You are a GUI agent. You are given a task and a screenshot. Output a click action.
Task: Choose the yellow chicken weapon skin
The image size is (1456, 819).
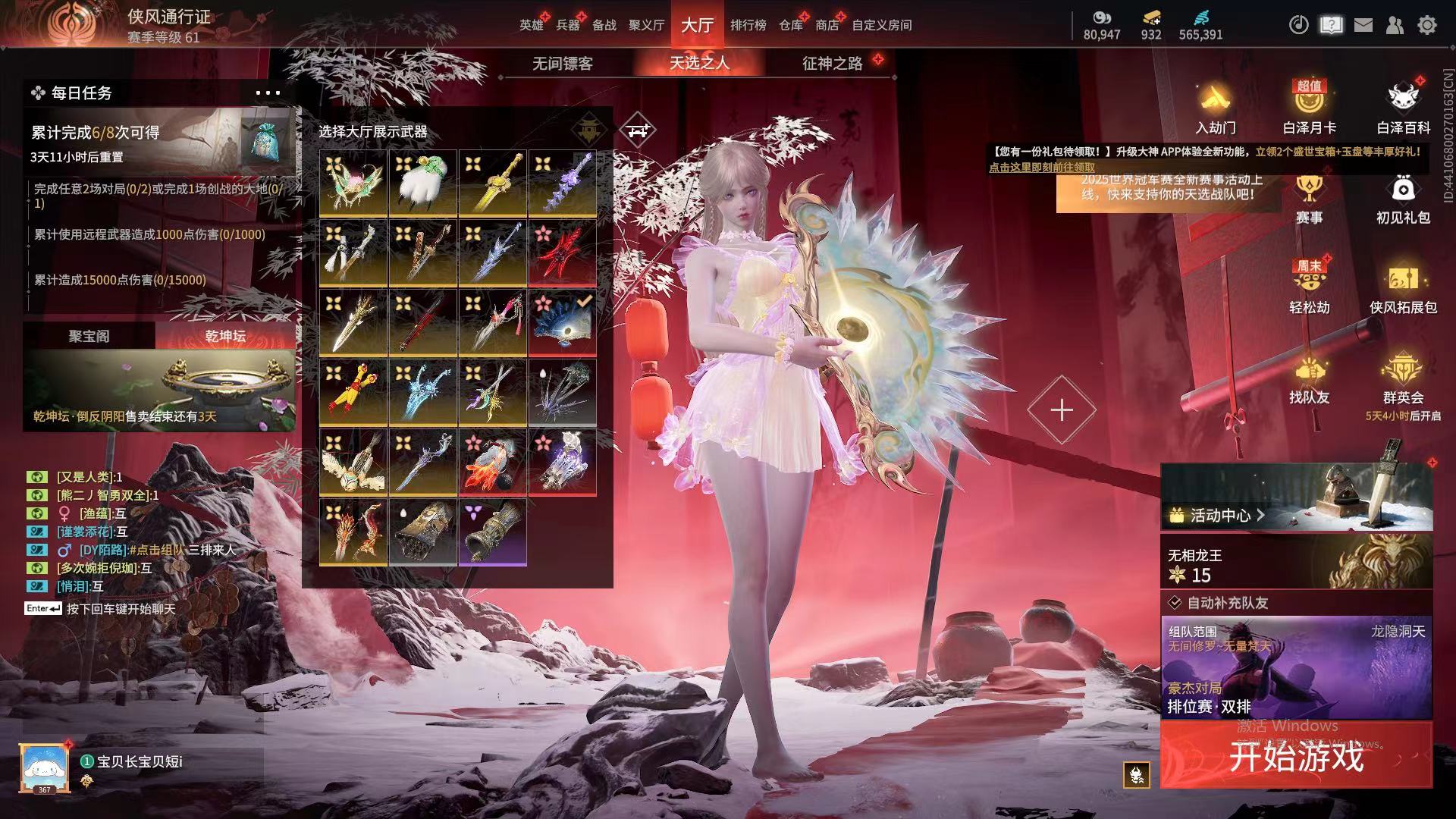tap(353, 392)
